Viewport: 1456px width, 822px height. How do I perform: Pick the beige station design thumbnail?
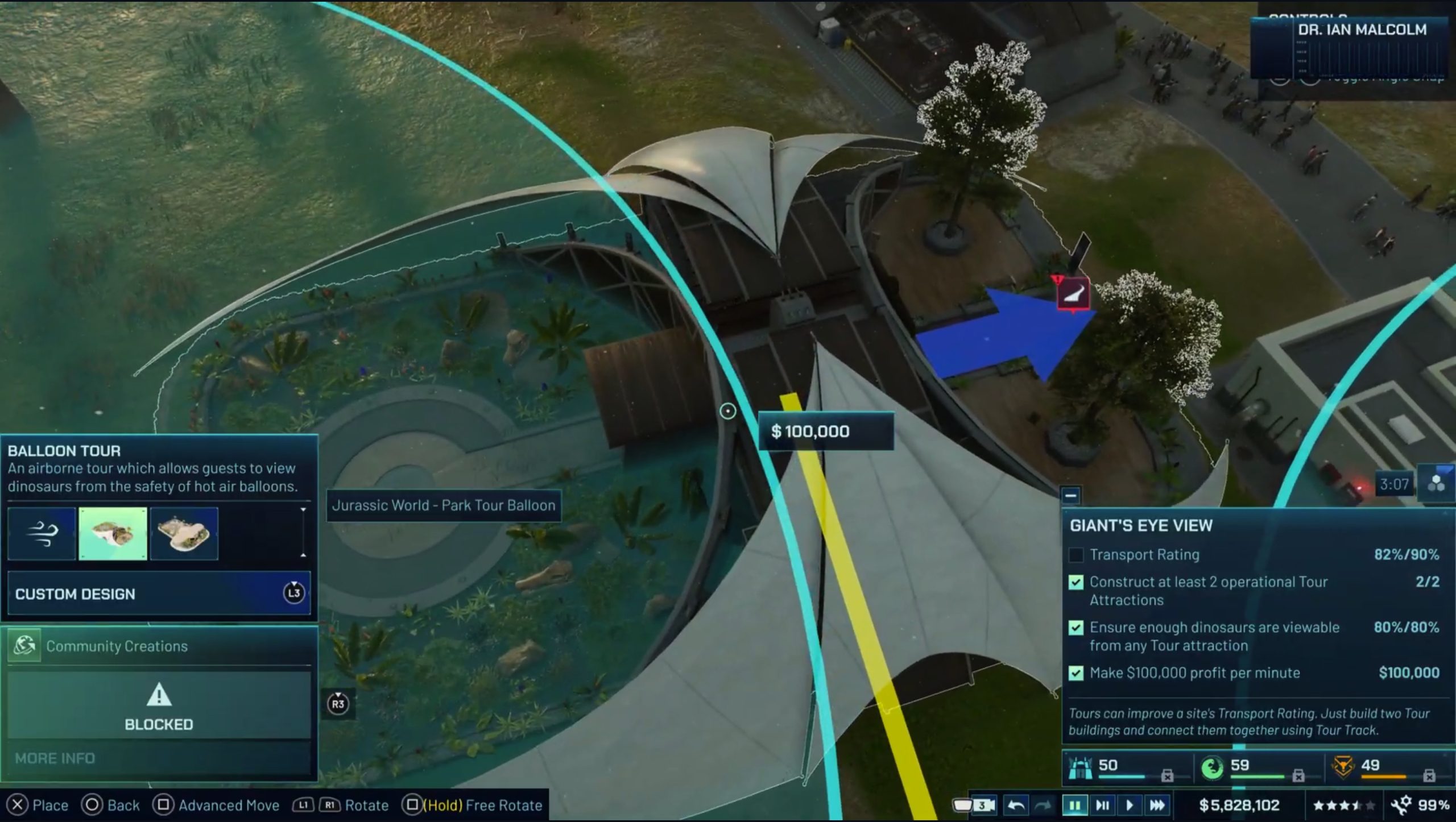click(x=184, y=534)
